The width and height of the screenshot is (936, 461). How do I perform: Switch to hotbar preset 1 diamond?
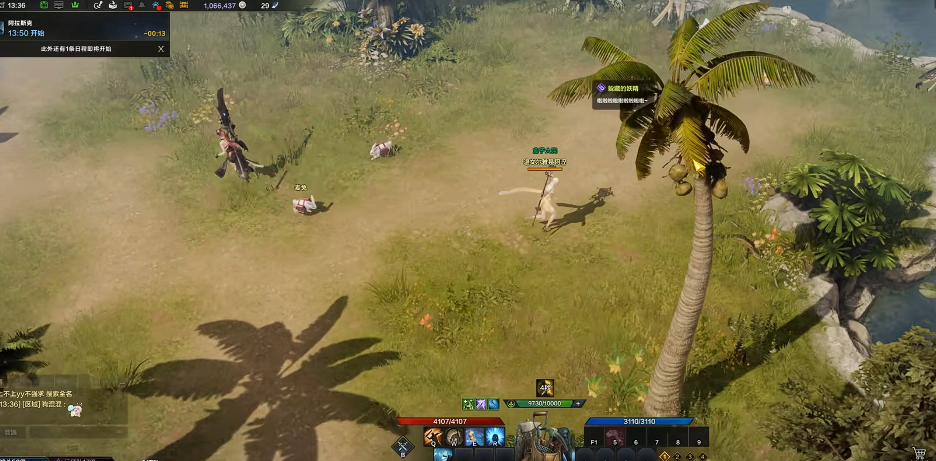(665, 456)
